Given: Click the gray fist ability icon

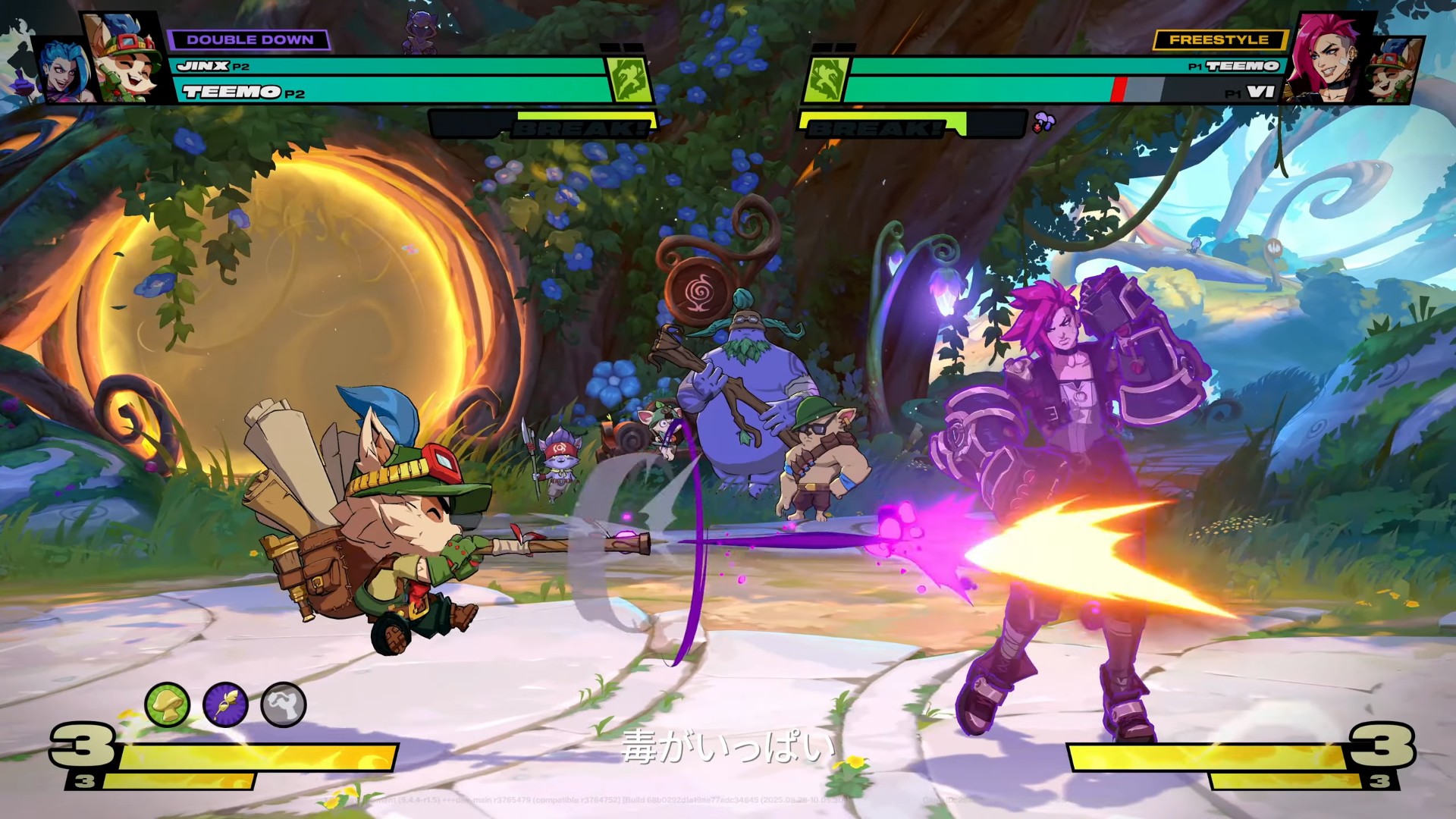Looking at the screenshot, I should click(x=284, y=705).
